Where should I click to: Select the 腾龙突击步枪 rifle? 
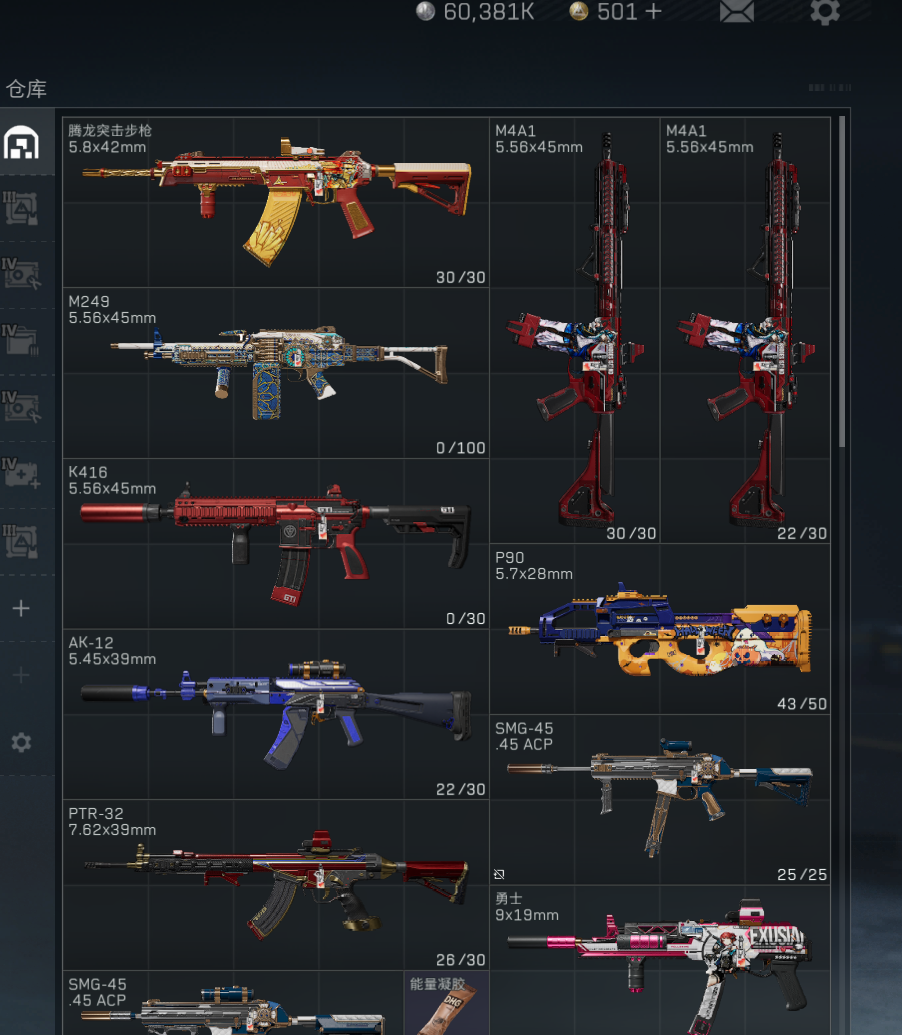[x=276, y=202]
